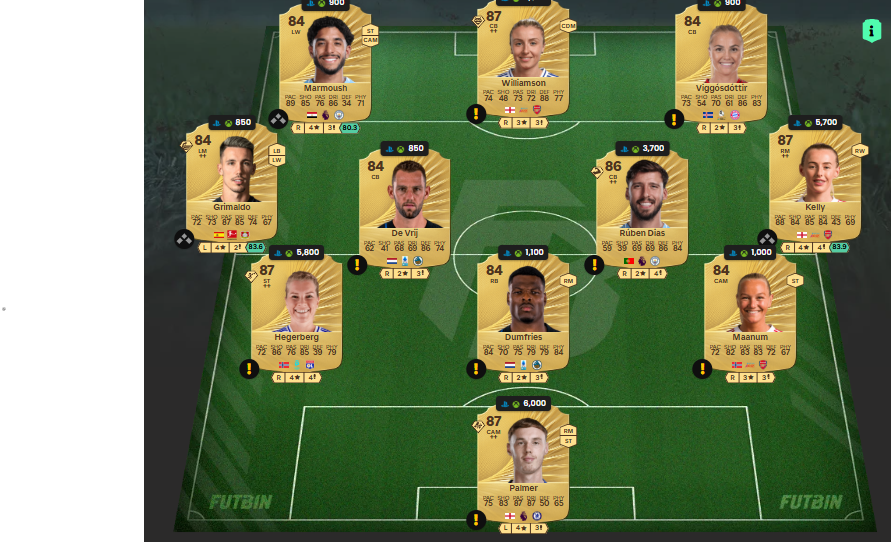Screen dimensions: 891x542
Task: Click the warning icon beside Williamson
Action: [476, 114]
